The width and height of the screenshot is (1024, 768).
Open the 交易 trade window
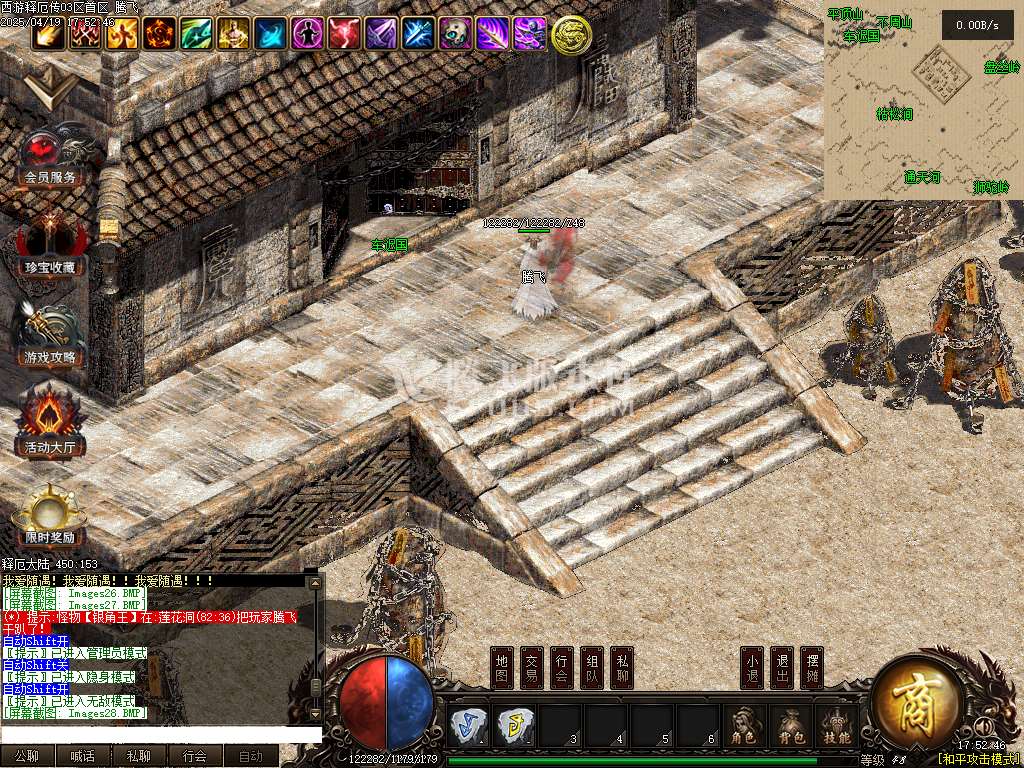[x=533, y=668]
